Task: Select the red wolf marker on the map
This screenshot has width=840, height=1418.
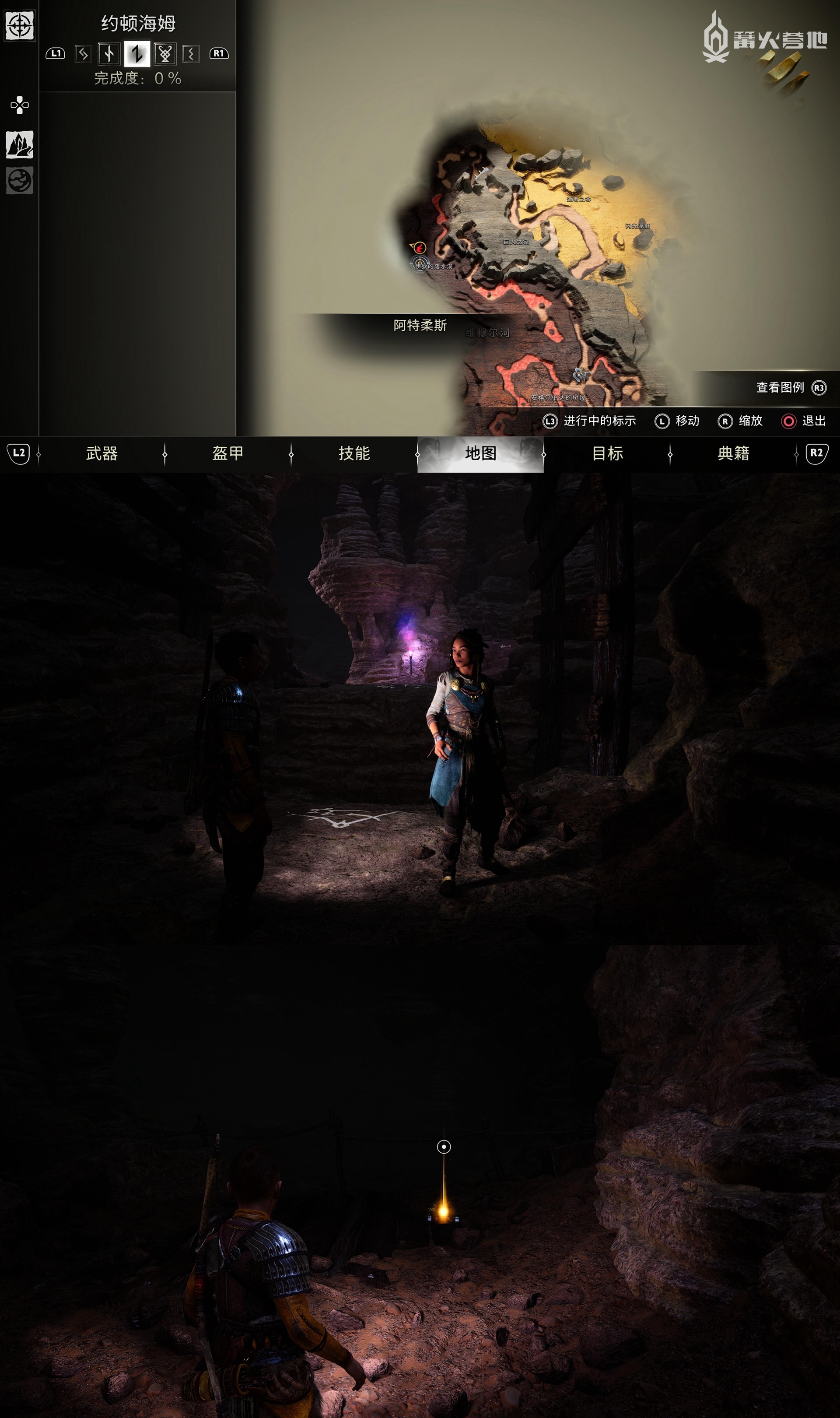Action: (x=420, y=247)
